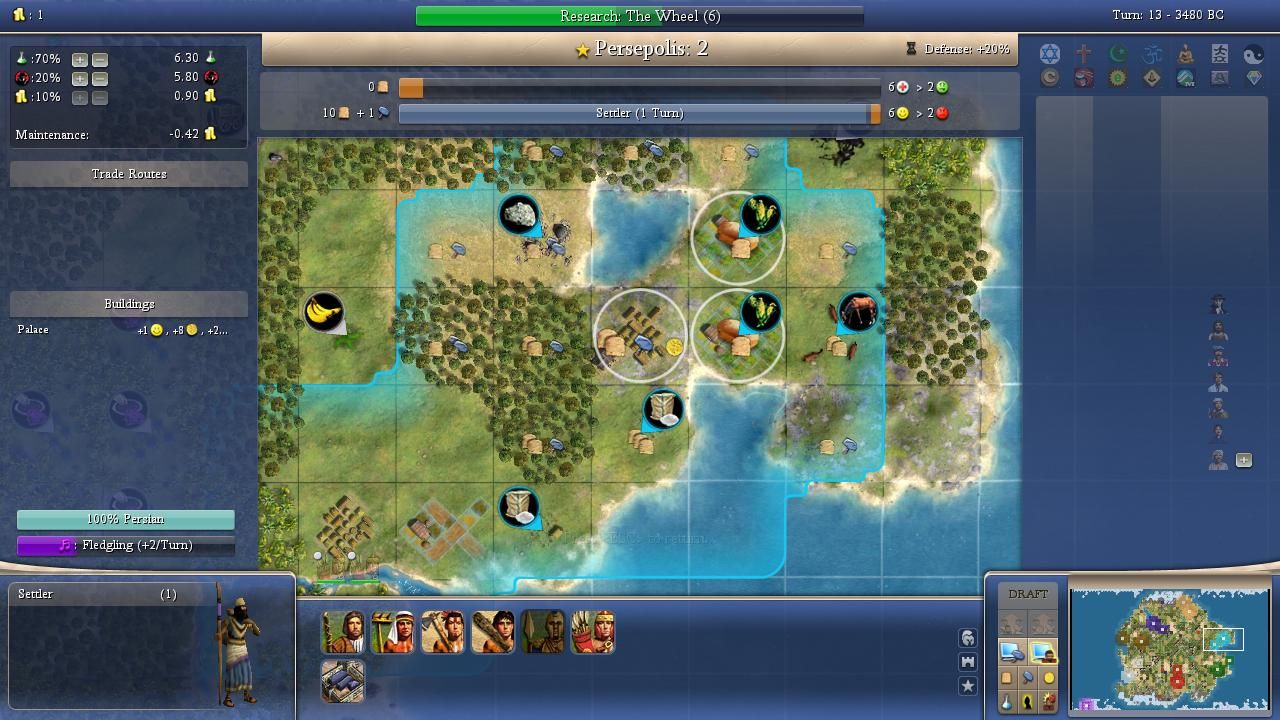Click the star button beside the build list
The image size is (1280, 720).
967,686
